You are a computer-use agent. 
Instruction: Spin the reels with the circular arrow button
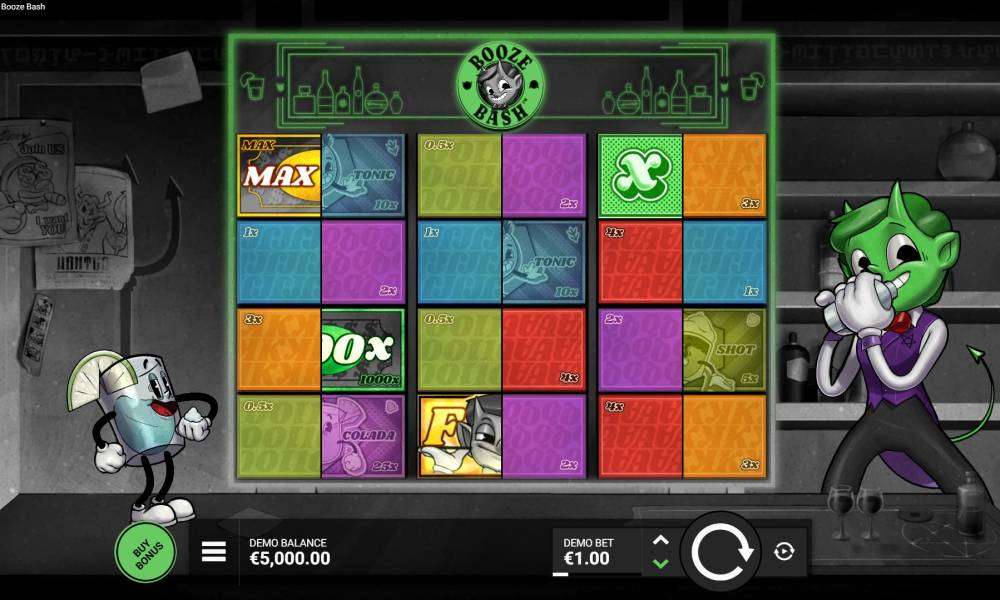(x=719, y=551)
